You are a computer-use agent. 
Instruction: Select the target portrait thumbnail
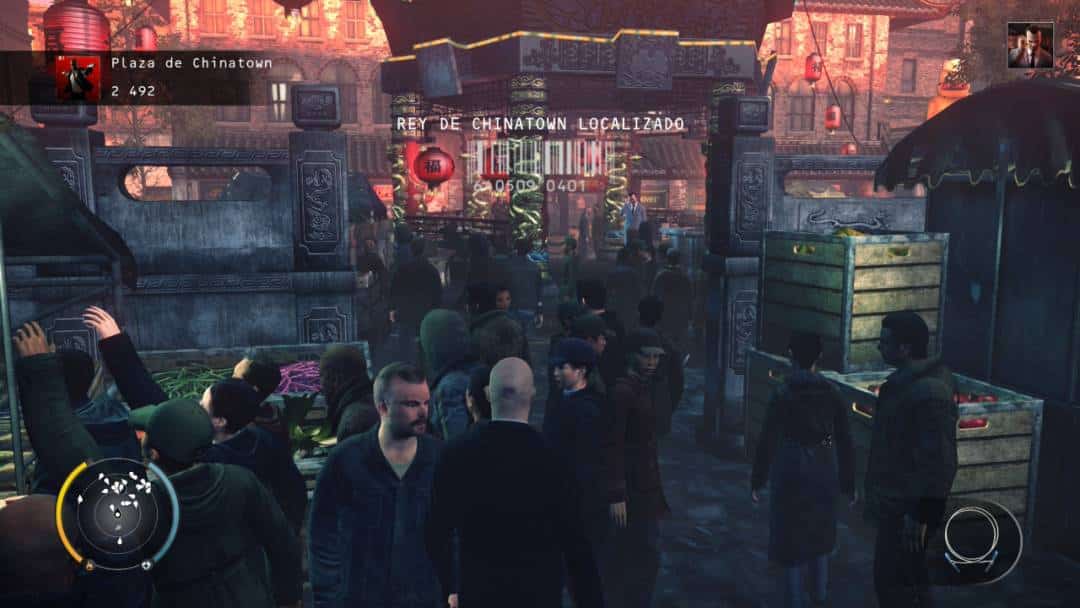click(1029, 46)
